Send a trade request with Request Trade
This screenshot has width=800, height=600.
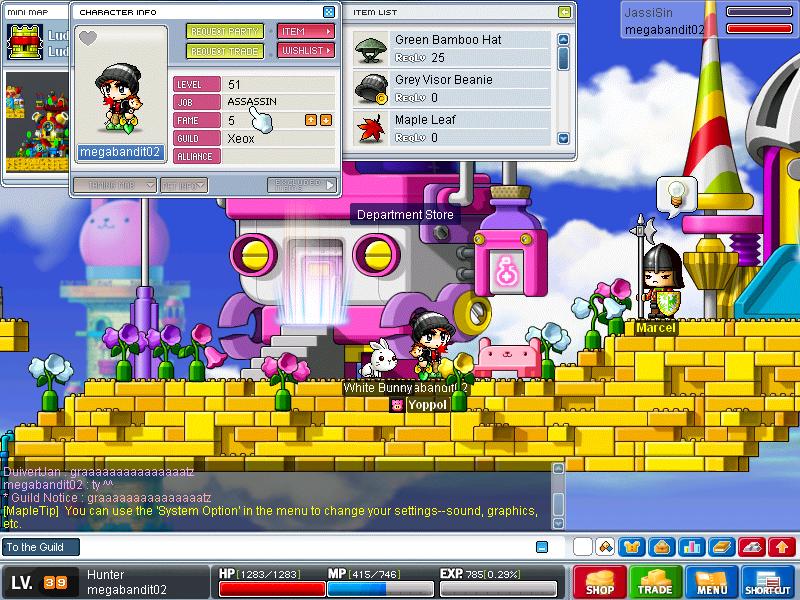pyautogui.click(x=224, y=50)
